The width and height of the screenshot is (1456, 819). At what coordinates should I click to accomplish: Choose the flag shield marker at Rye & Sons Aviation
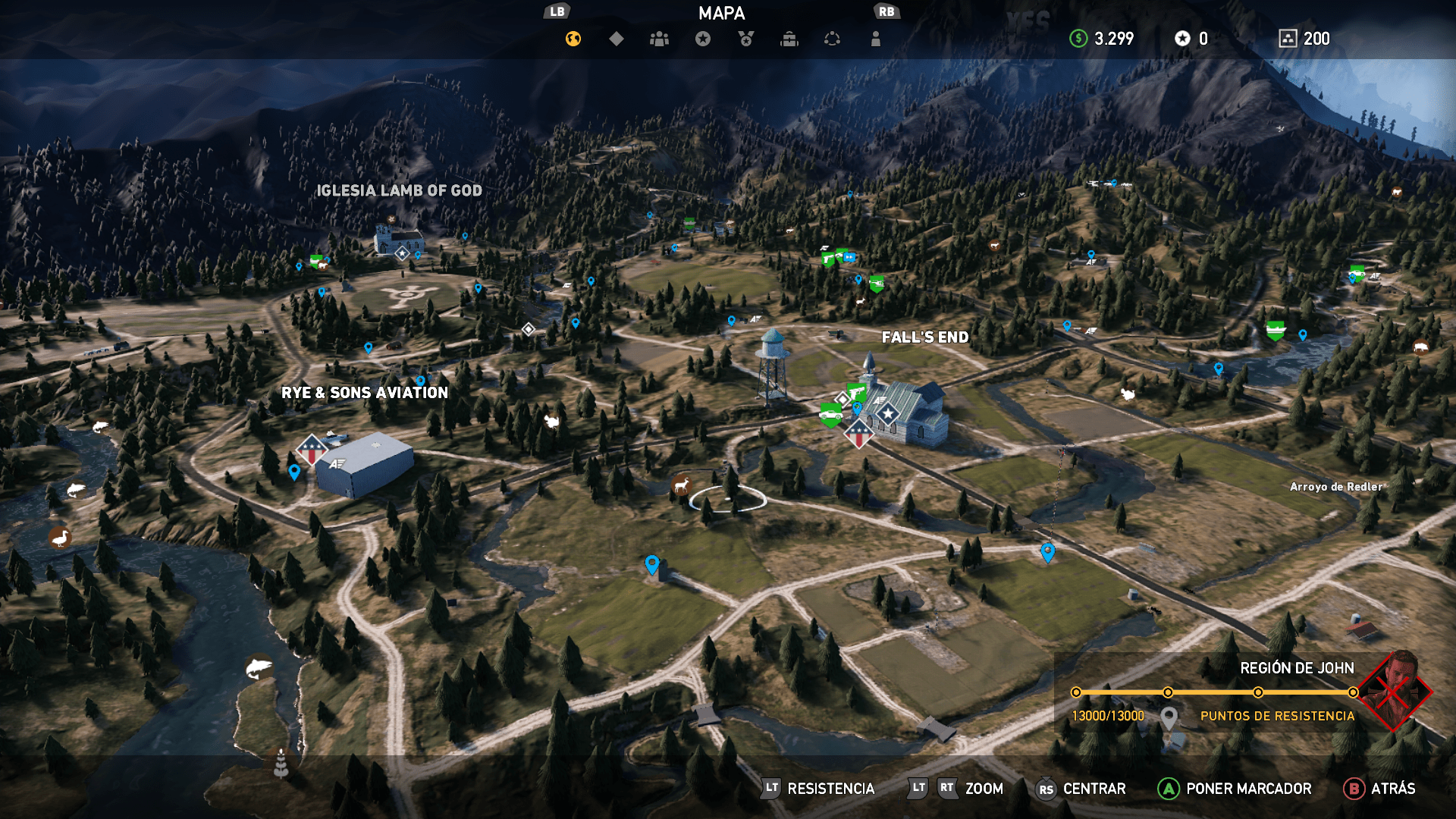tap(312, 449)
